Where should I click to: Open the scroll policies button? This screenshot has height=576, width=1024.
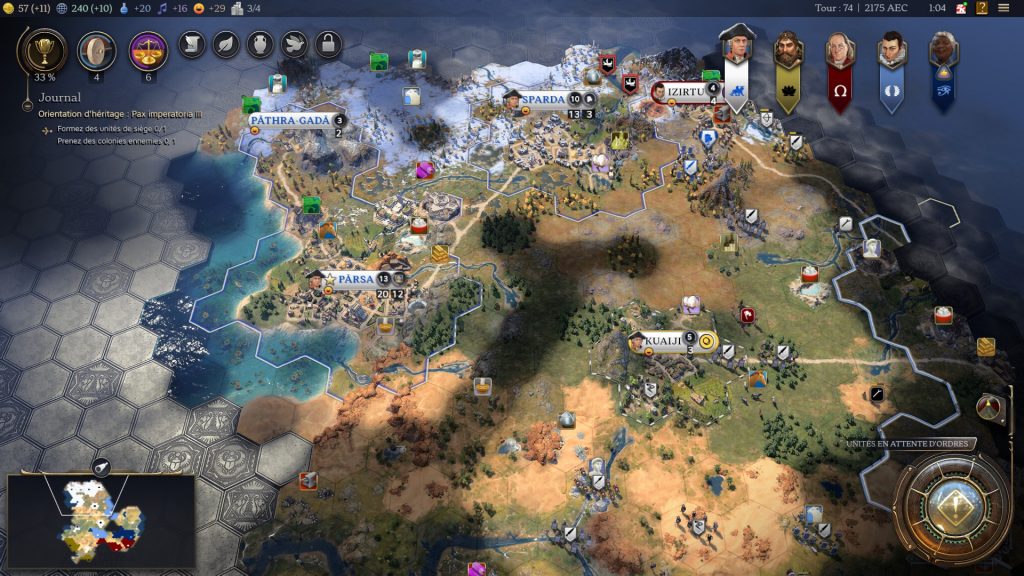192,44
